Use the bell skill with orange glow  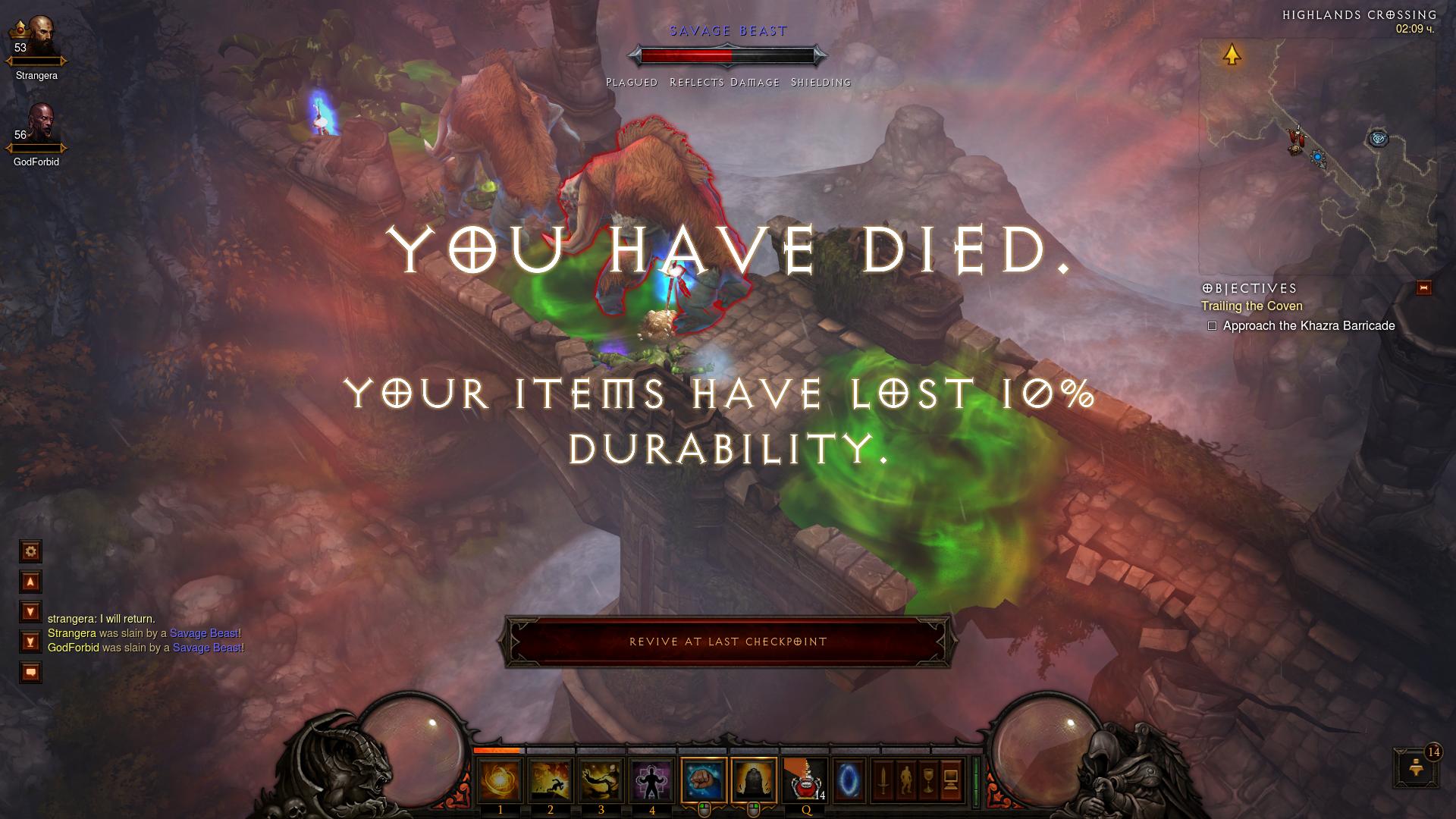[754, 780]
